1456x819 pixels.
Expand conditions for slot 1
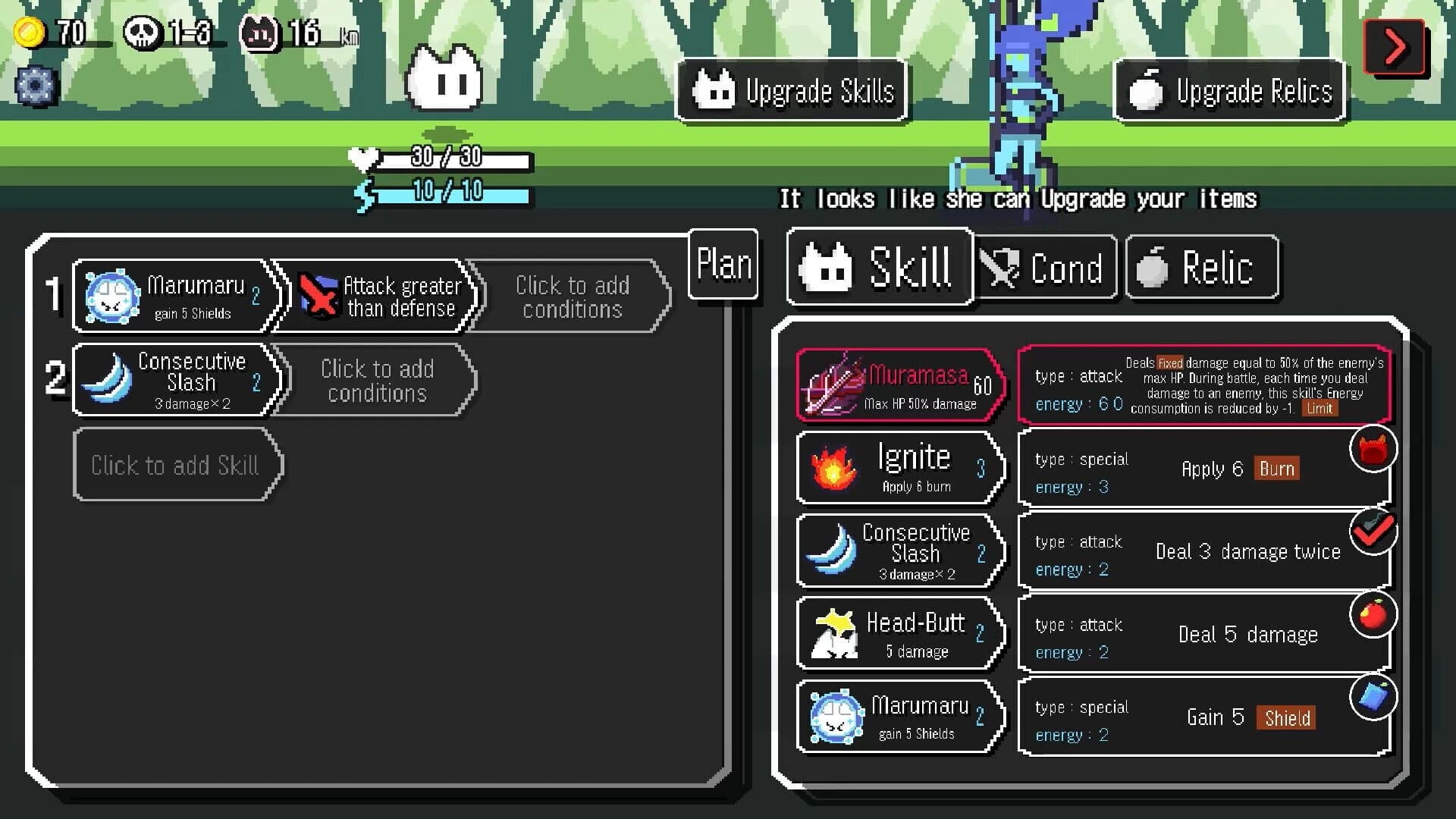click(572, 297)
